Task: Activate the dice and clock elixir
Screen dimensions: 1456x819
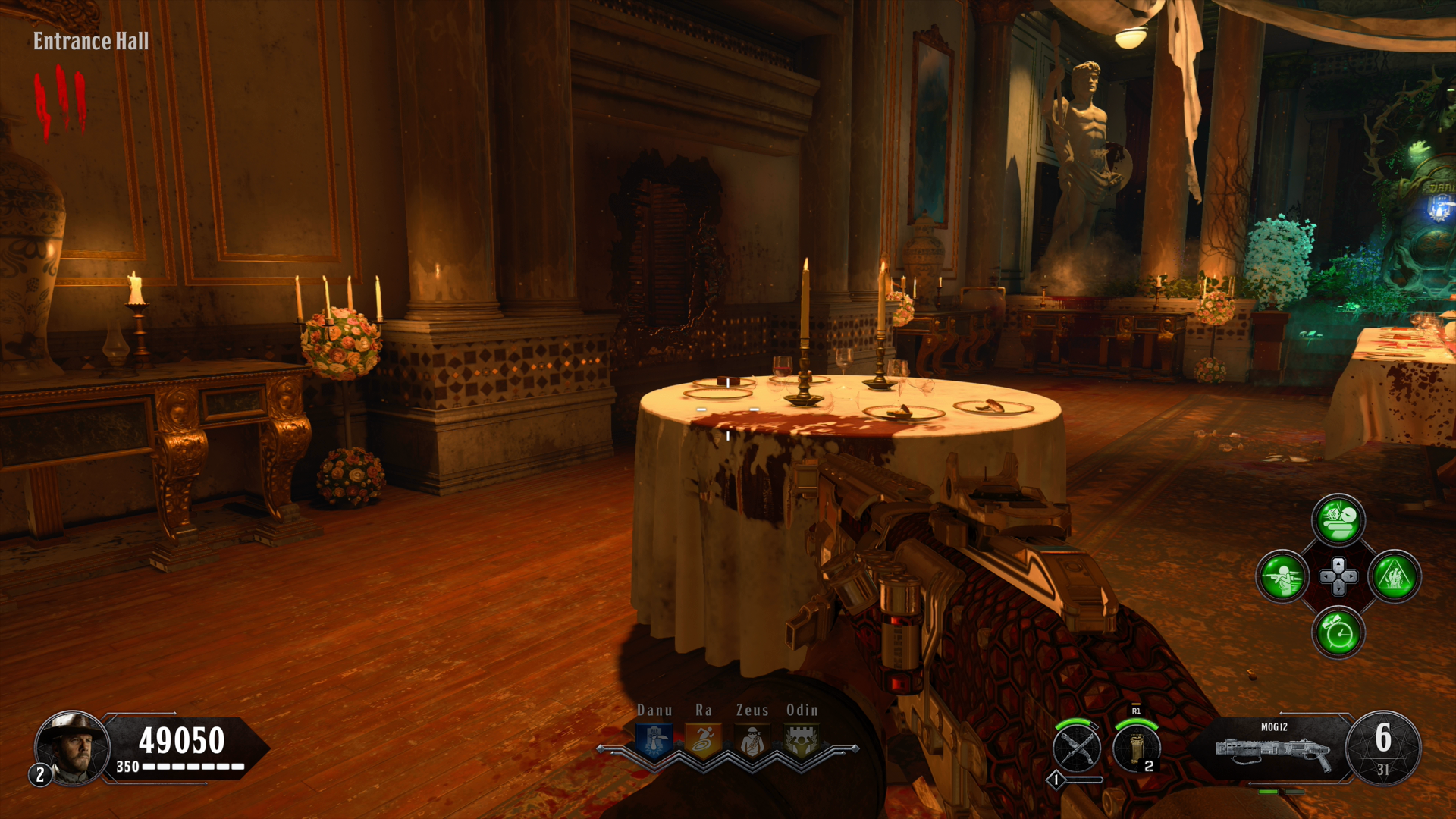Action: [x=1338, y=520]
